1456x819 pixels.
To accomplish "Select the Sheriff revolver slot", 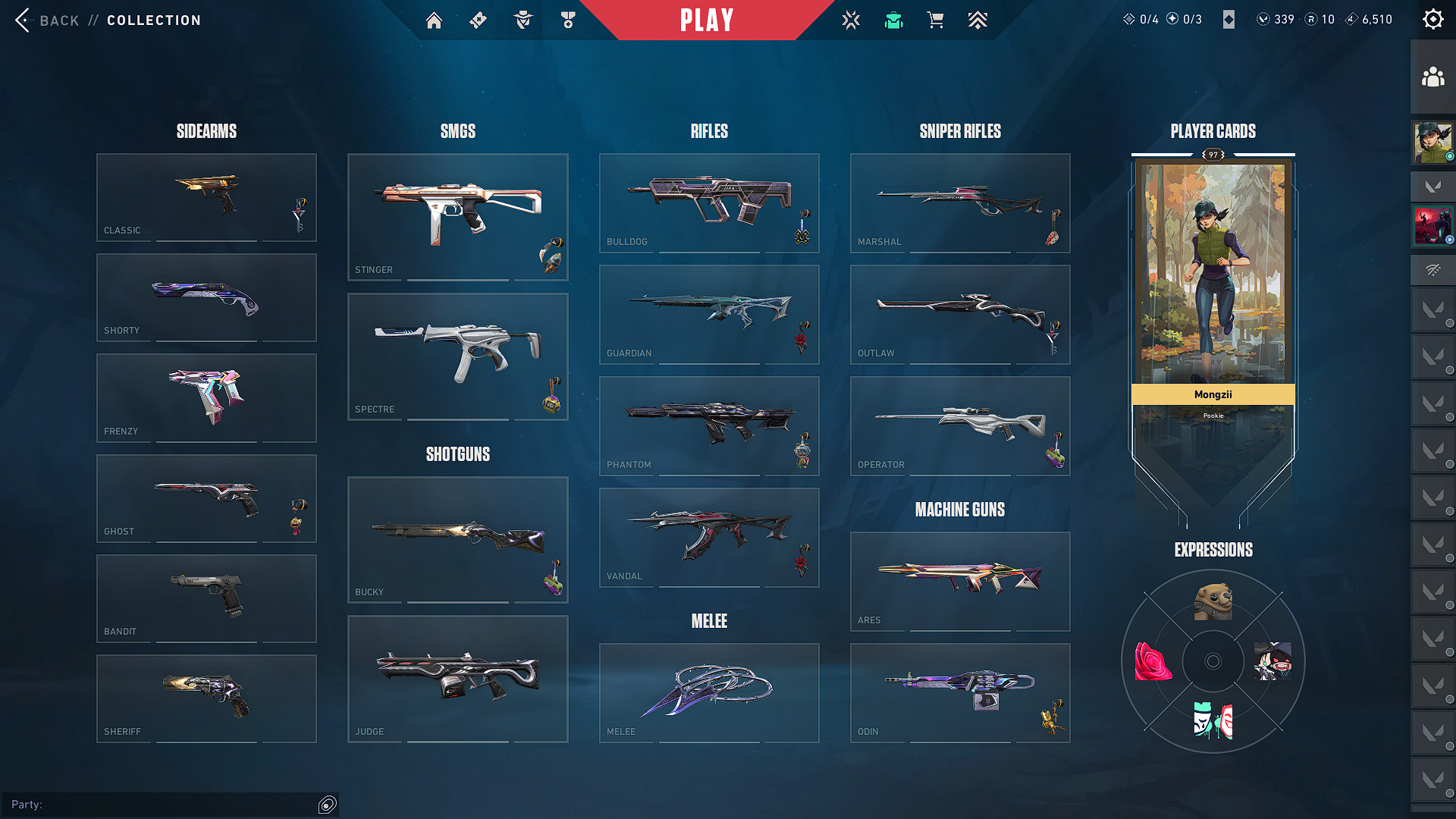I will (x=206, y=698).
